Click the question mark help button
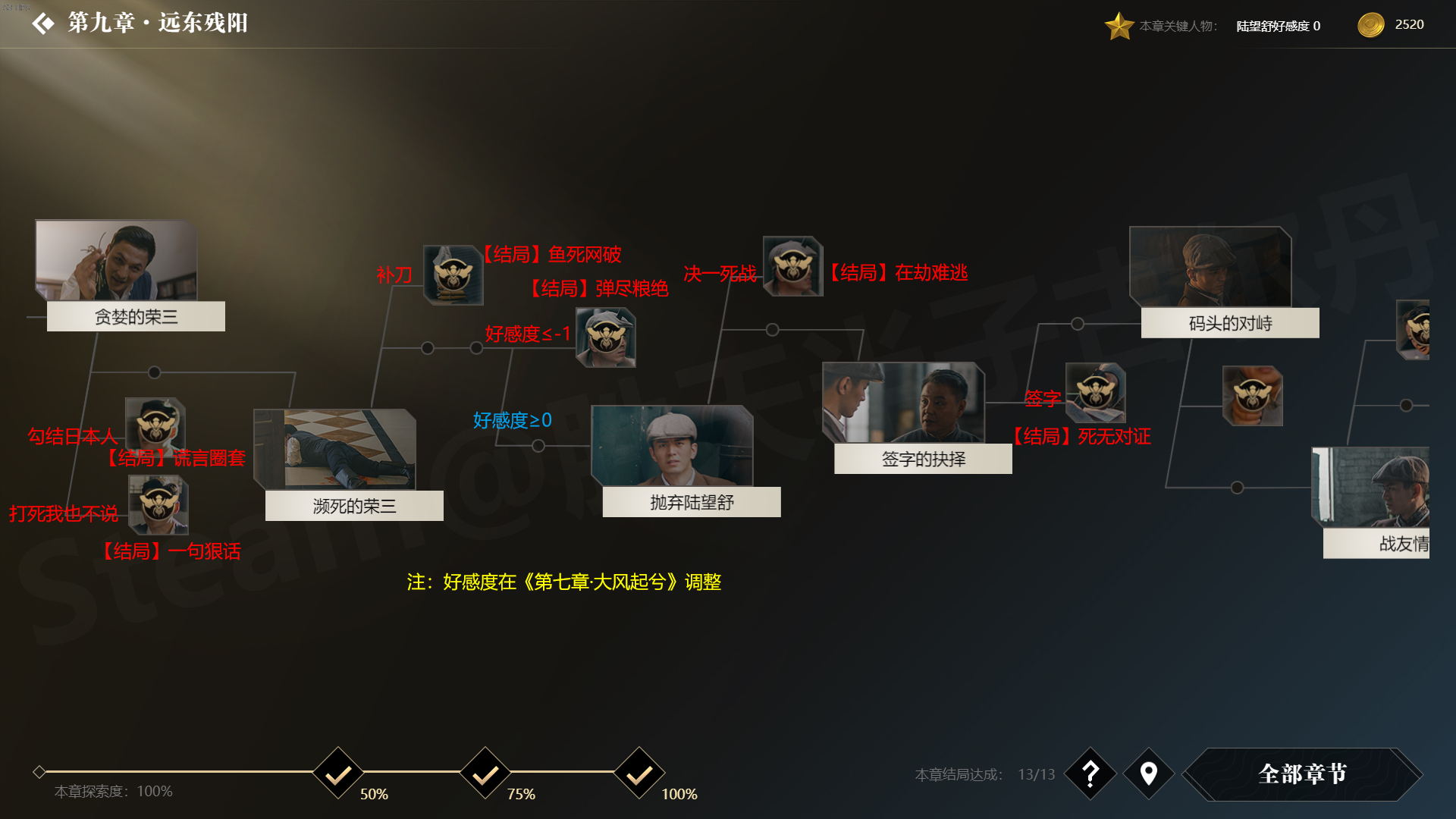Viewport: 1456px width, 819px height. tap(1090, 773)
